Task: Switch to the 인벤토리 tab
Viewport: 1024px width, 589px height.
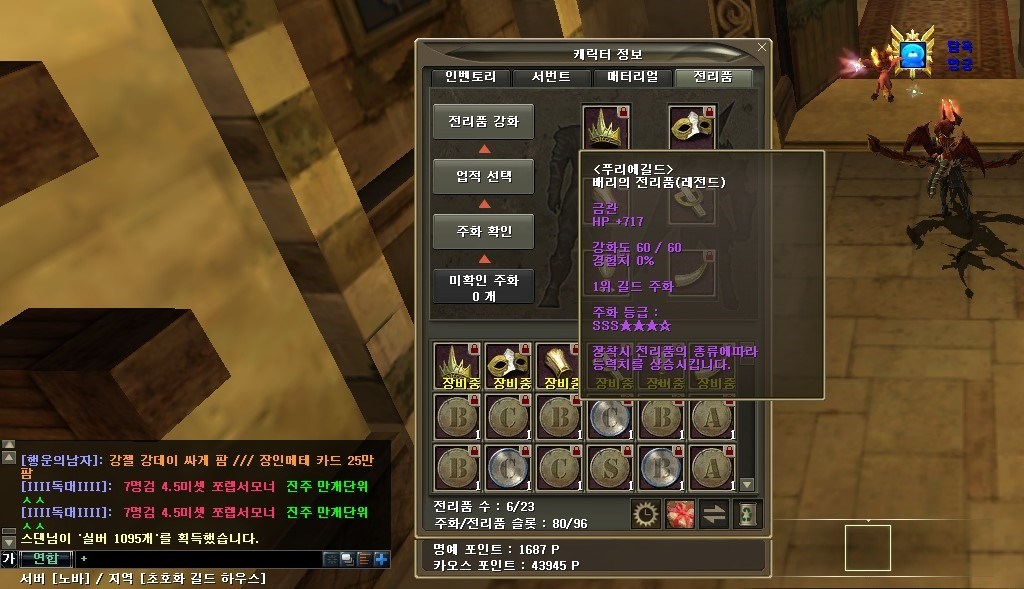Action: point(471,77)
